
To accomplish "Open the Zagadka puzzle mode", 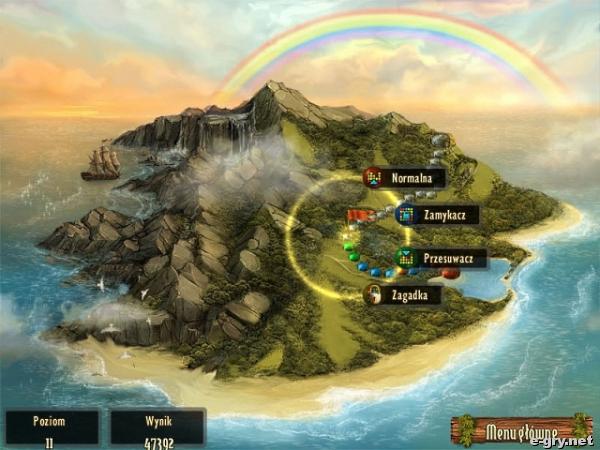I will click(402, 295).
